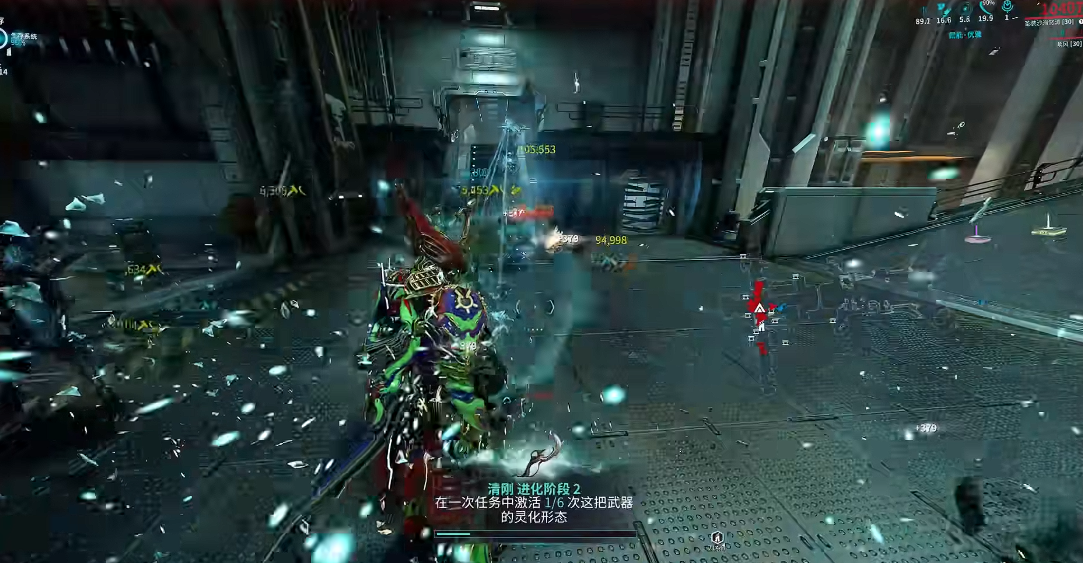Click the life support circle gauge icon
The image size is (1083, 563).
point(3,38)
